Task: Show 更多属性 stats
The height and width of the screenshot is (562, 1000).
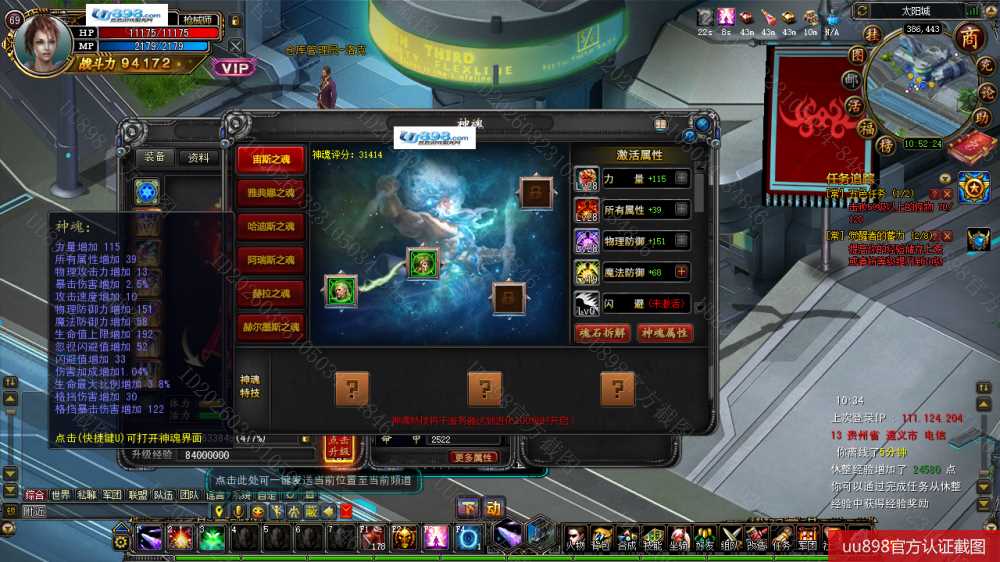Action: click(473, 457)
